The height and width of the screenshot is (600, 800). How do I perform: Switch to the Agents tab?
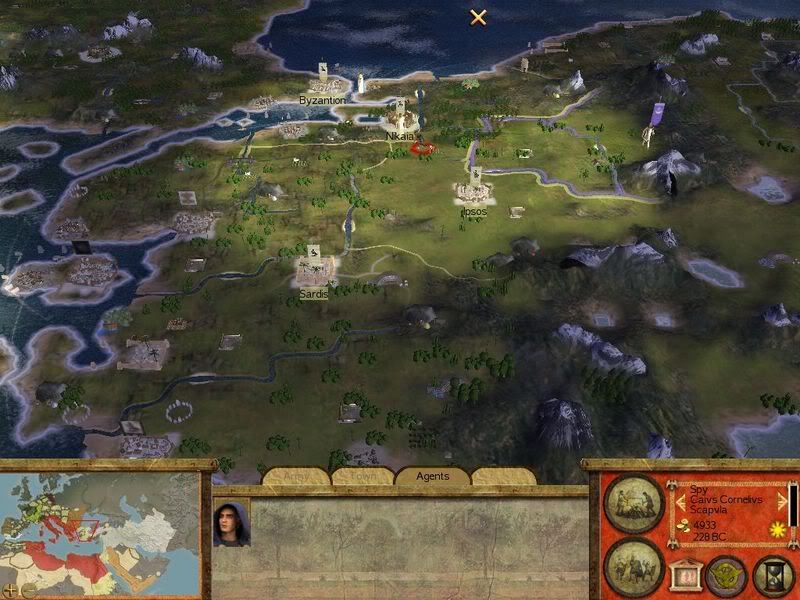[x=433, y=477]
